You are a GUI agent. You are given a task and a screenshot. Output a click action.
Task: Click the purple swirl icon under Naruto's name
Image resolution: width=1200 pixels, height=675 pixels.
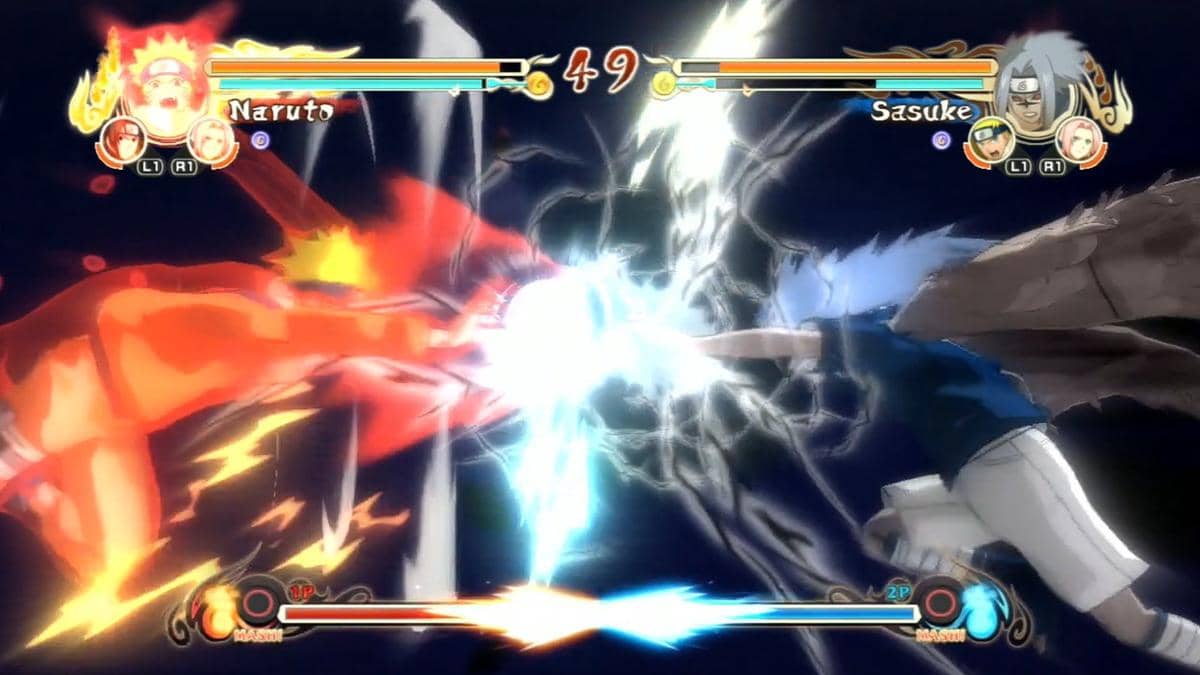pos(260,141)
